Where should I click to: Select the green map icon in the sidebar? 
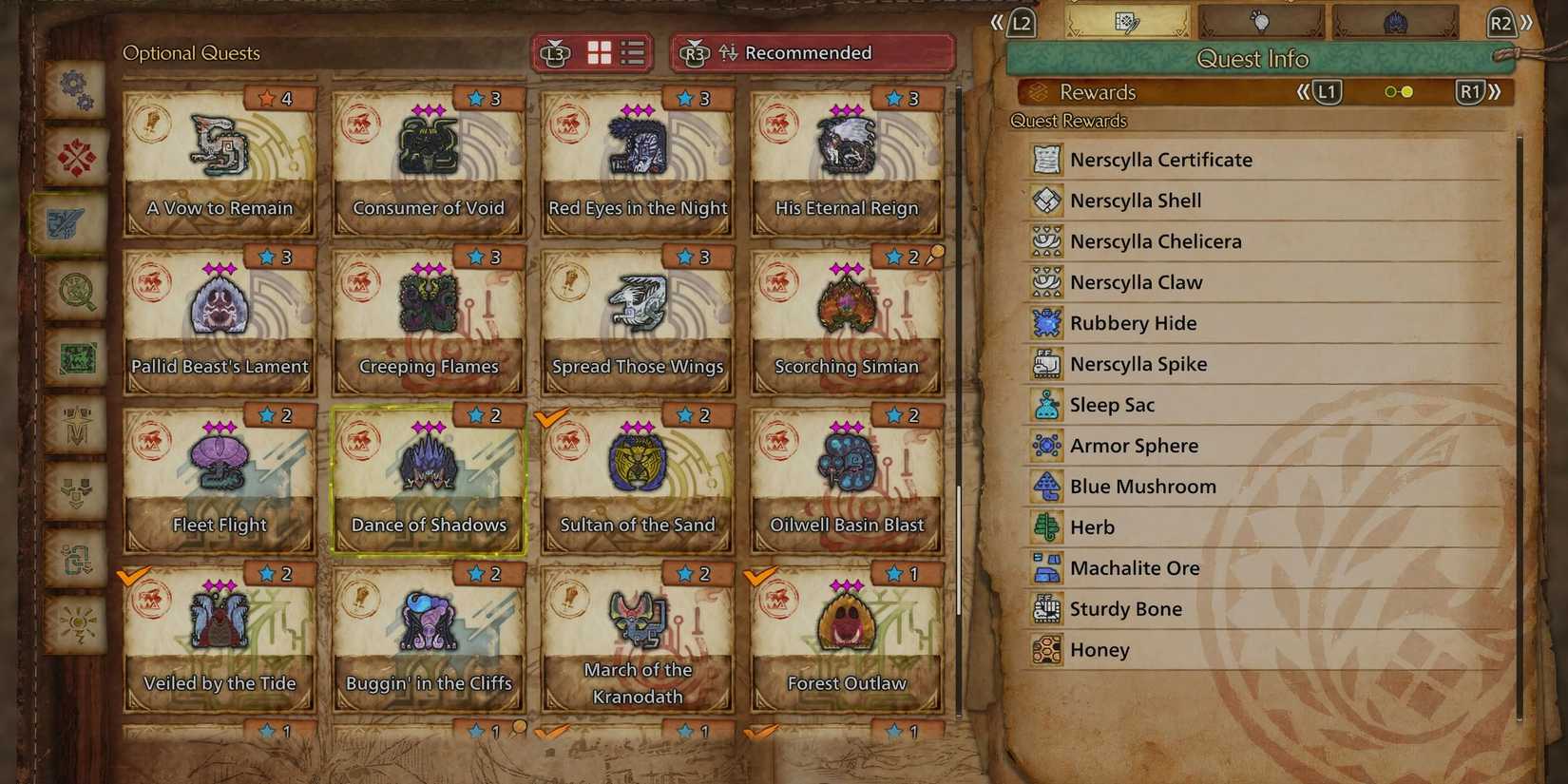76,359
